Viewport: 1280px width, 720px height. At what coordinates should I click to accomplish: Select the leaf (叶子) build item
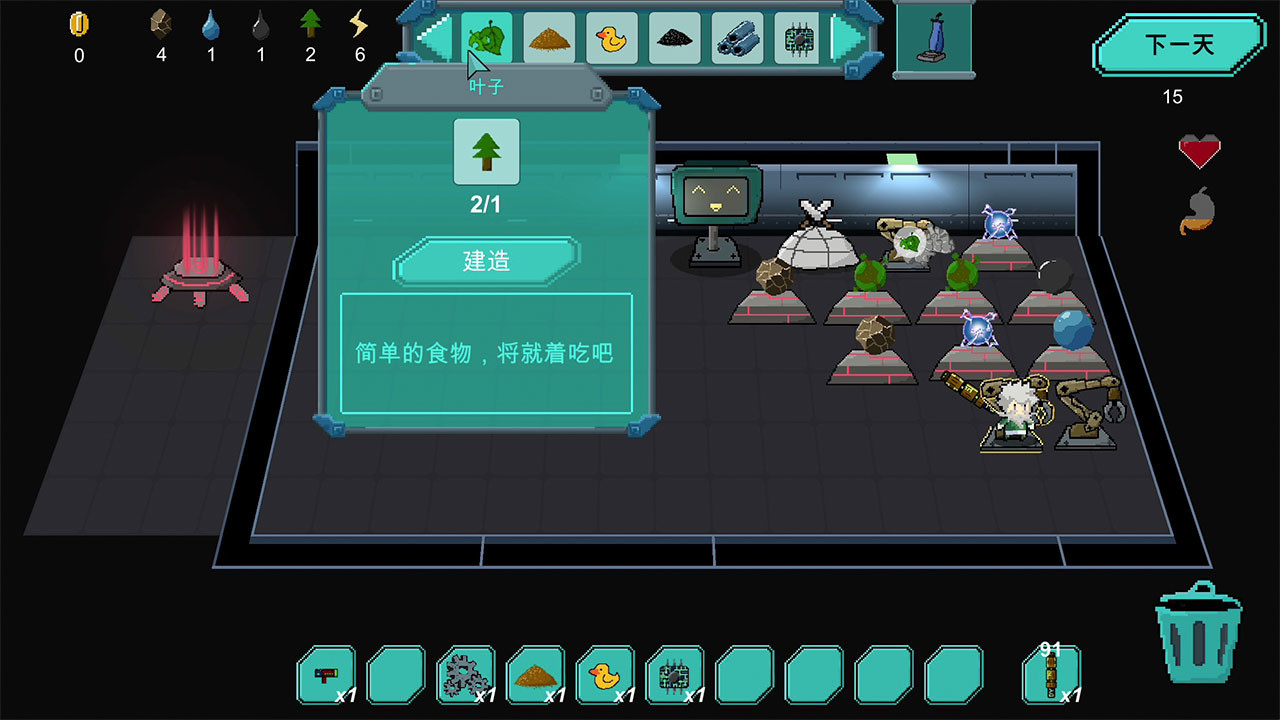[x=486, y=38]
